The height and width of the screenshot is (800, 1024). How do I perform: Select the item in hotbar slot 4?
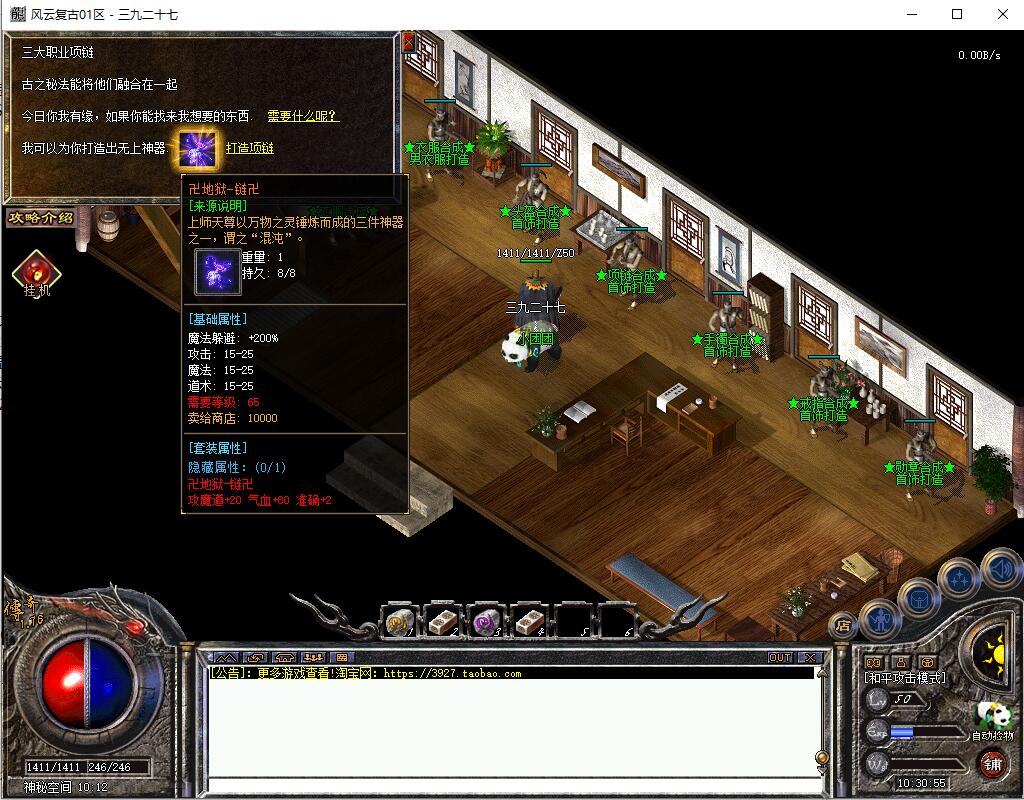coord(529,622)
